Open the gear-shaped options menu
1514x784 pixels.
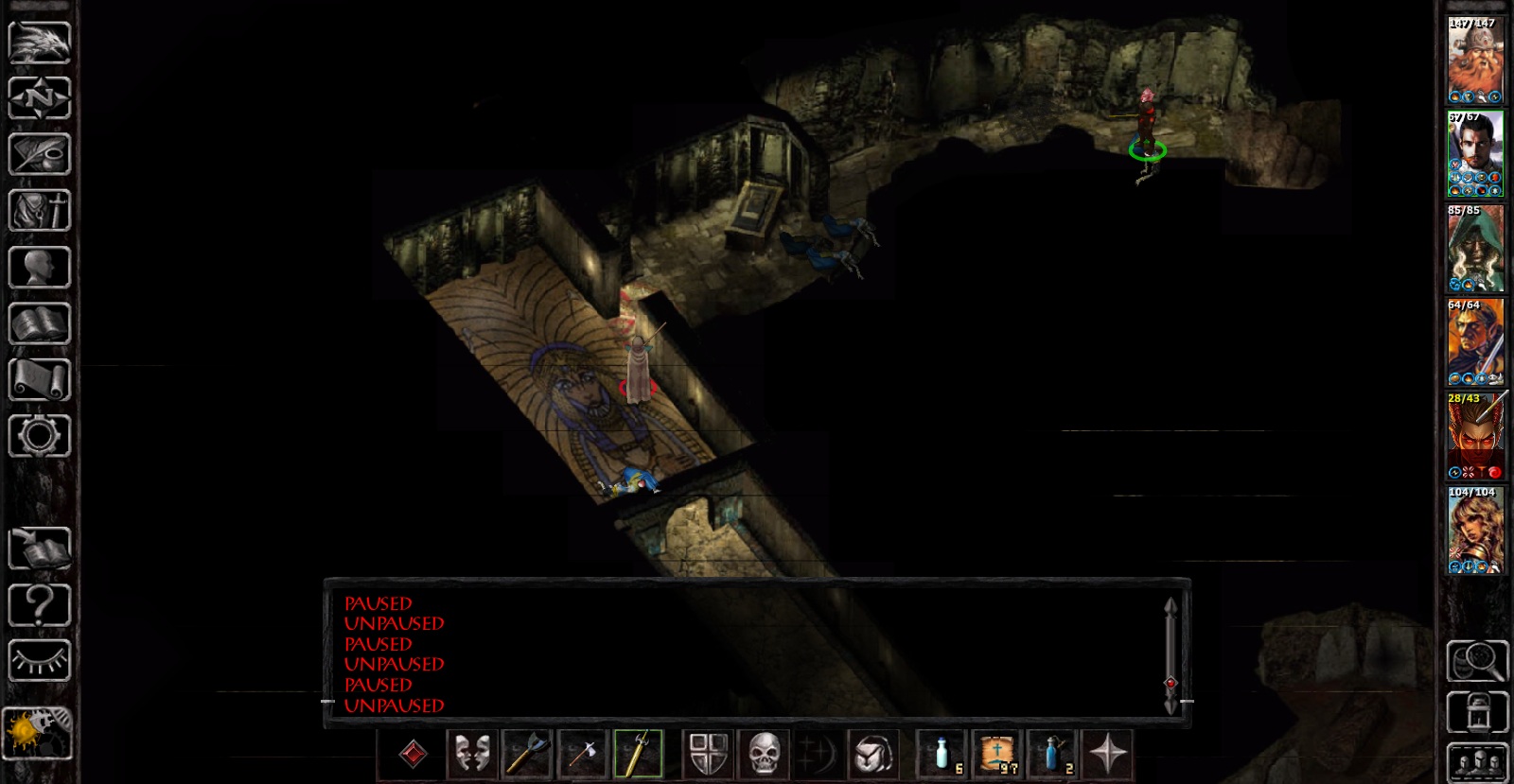click(x=40, y=436)
